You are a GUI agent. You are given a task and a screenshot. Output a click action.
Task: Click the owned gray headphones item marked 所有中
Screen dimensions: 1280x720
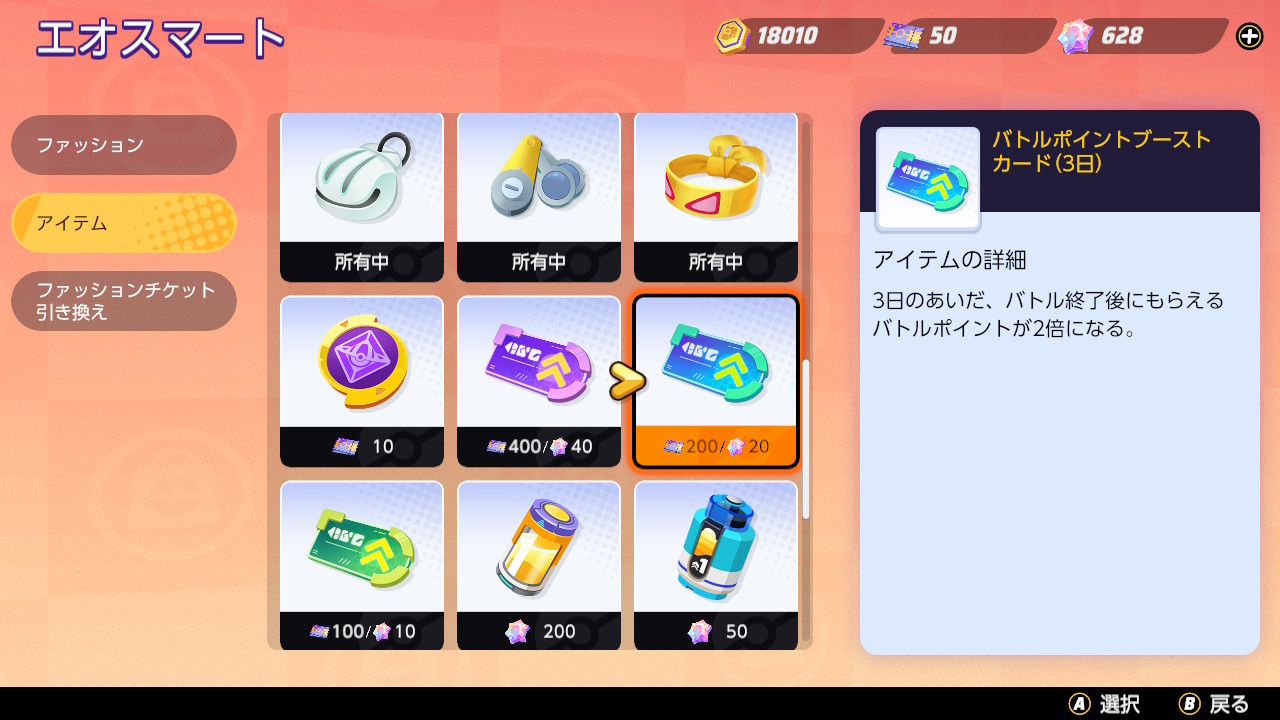[x=538, y=196]
